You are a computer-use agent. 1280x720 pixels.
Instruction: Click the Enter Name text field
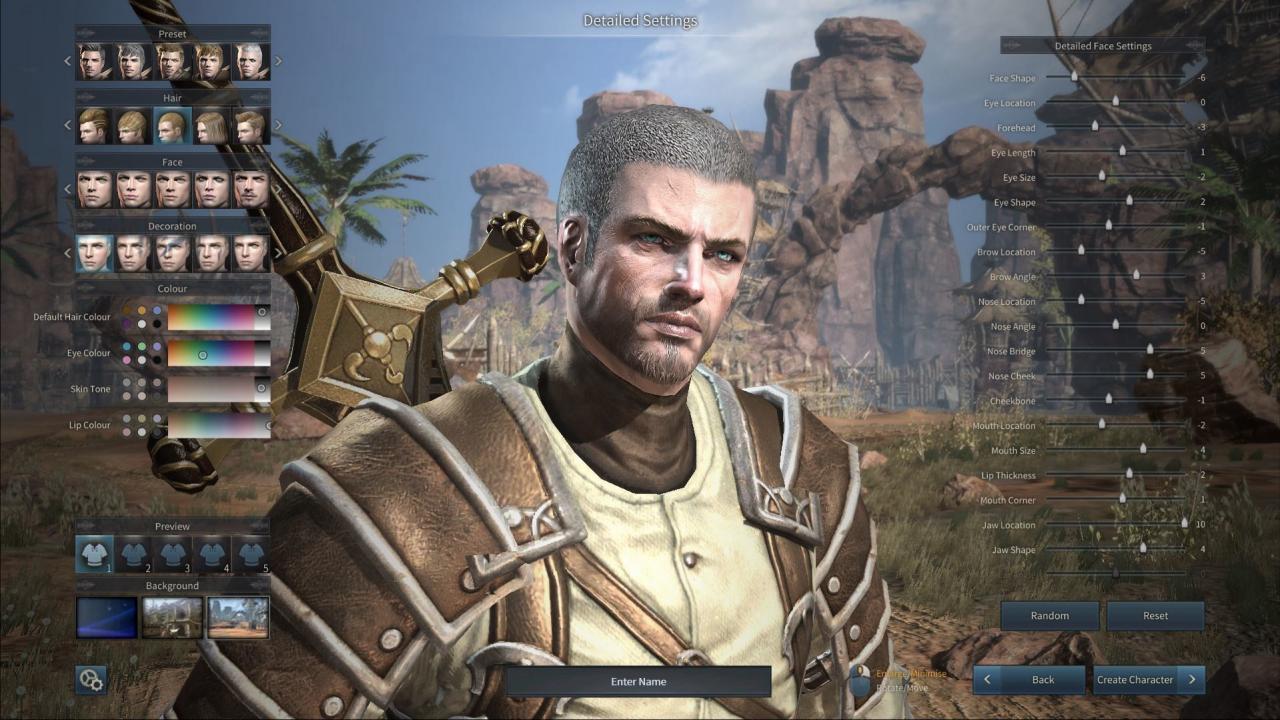point(638,682)
